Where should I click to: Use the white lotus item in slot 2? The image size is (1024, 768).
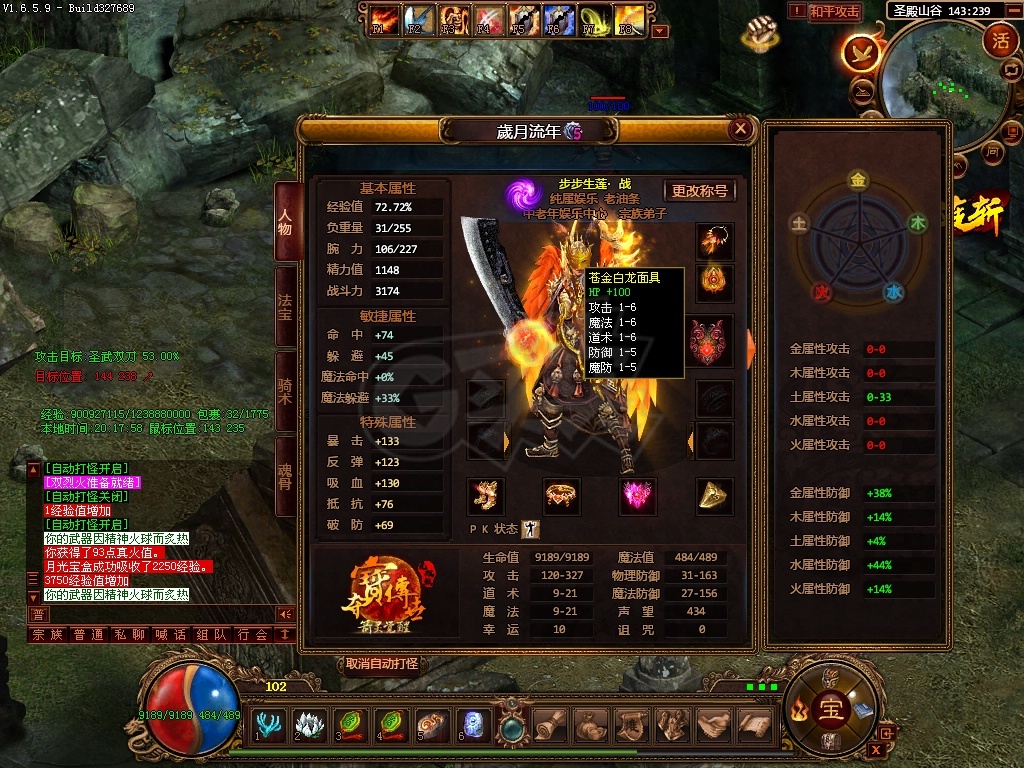point(309,723)
